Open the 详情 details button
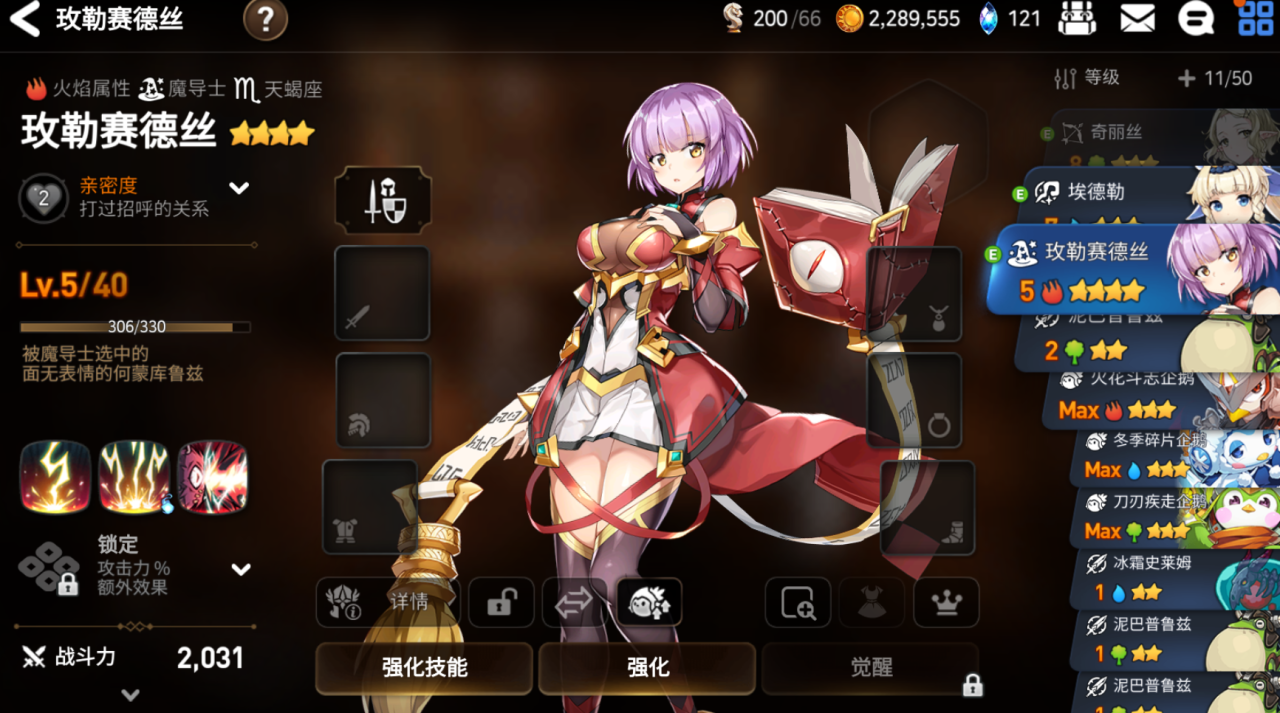Viewport: 1280px width, 713px height. tap(386, 602)
